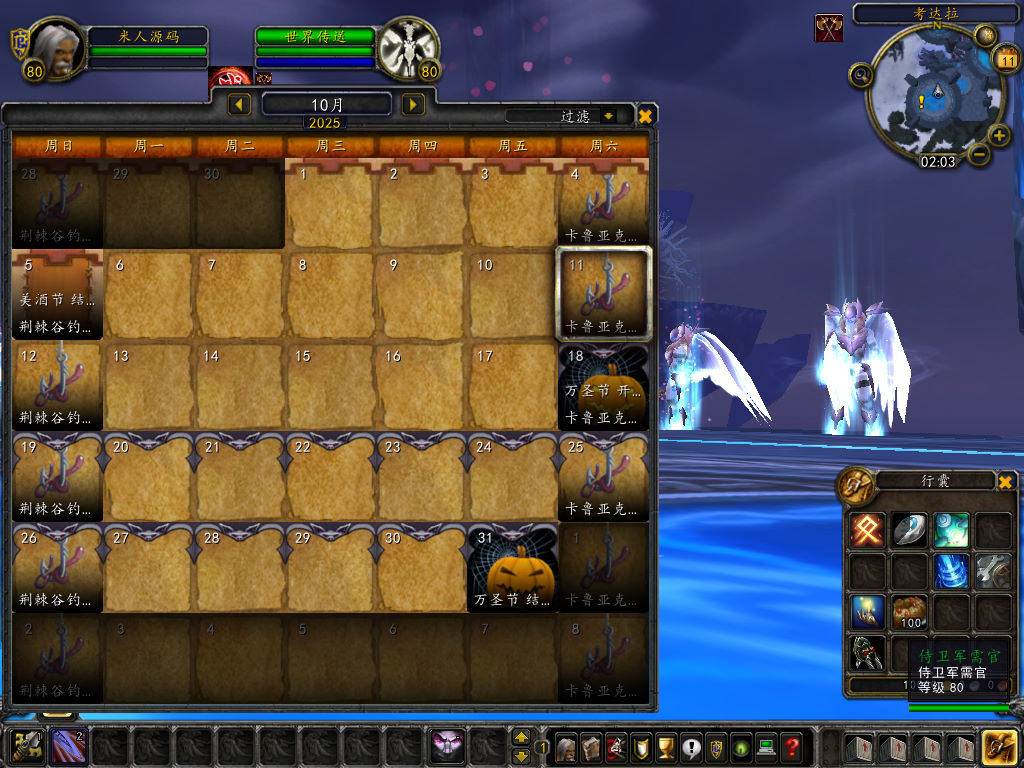Open the minimap tracking magnifier button
This screenshot has height=768, width=1024.
[860, 74]
